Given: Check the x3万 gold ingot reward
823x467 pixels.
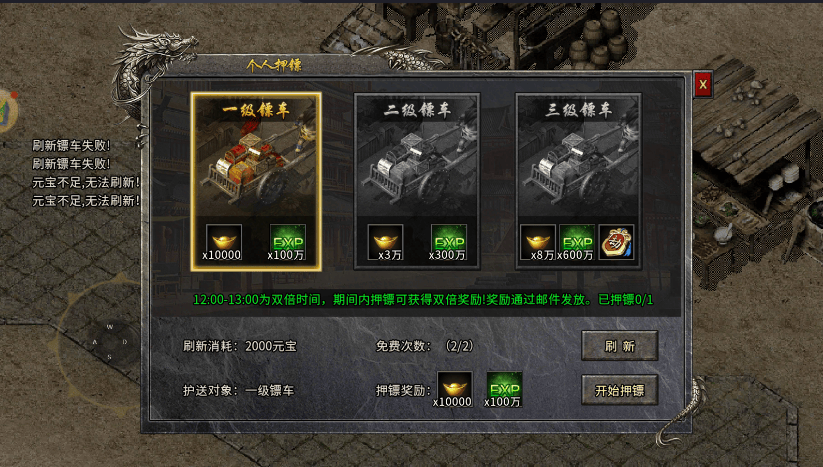Looking at the screenshot, I should pos(385,240).
